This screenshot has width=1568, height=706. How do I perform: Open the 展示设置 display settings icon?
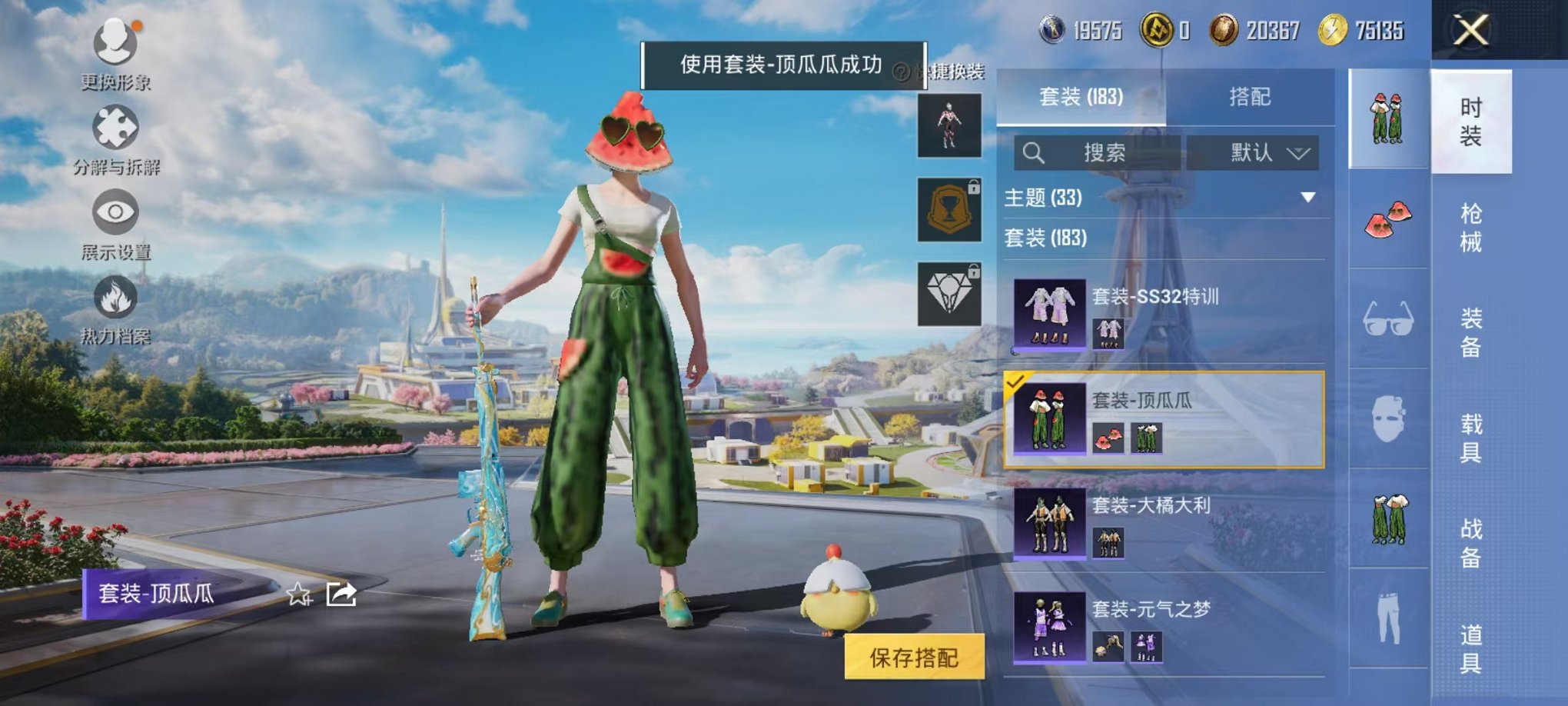click(114, 214)
